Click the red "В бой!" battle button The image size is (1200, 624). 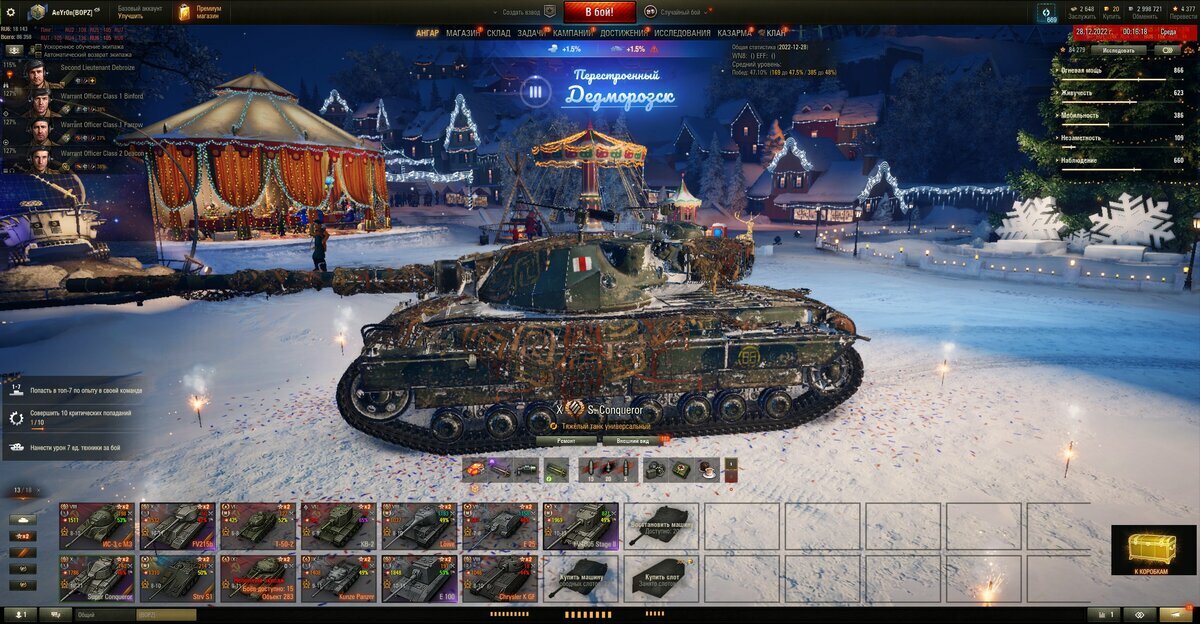600,12
